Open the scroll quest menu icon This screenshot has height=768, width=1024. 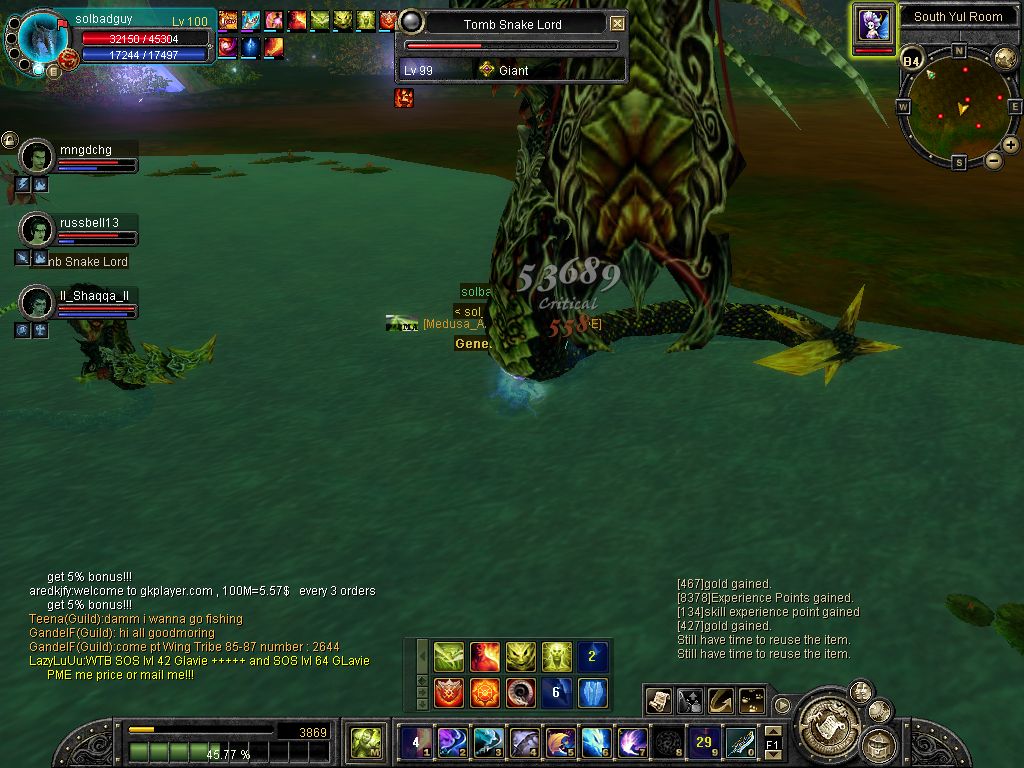(x=657, y=701)
